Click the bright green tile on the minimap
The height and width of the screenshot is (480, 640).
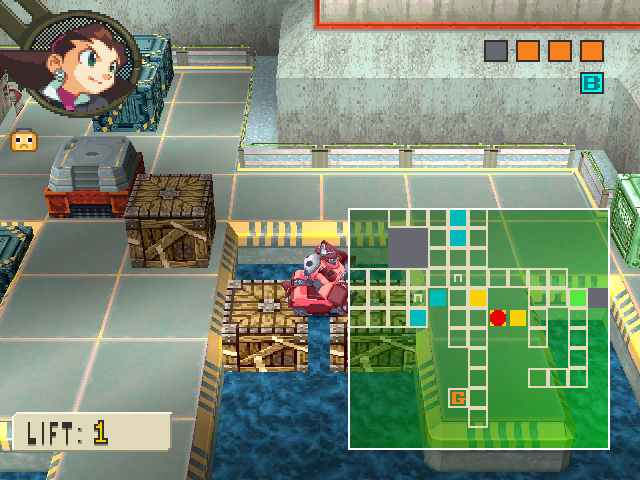coord(578,297)
